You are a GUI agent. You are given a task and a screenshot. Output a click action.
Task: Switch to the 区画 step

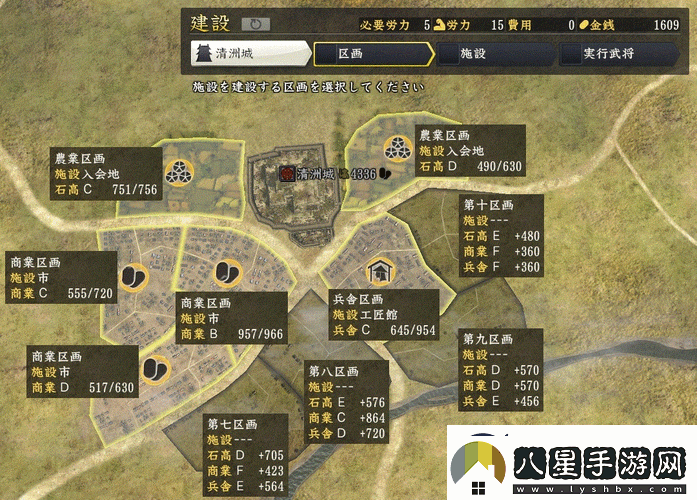(x=370, y=53)
